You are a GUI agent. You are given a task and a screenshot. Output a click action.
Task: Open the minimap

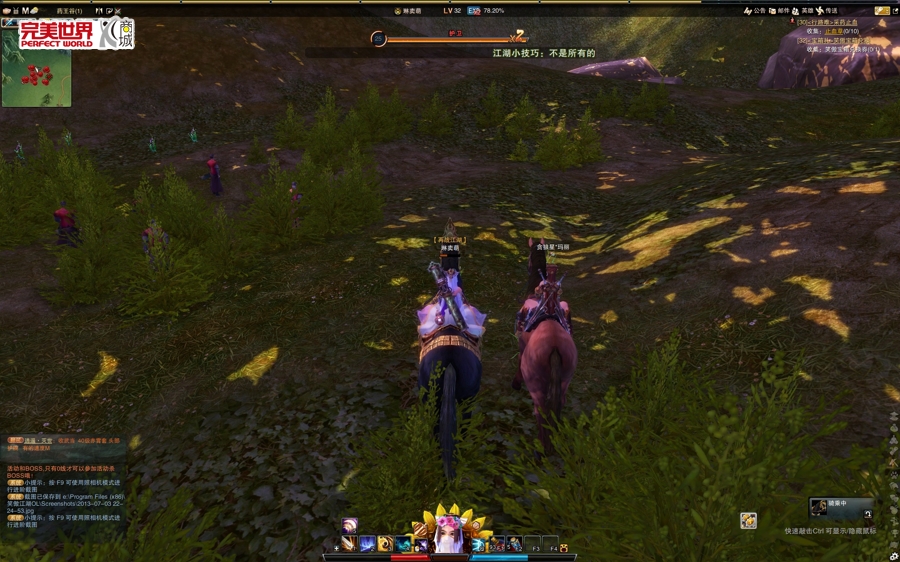36,79
